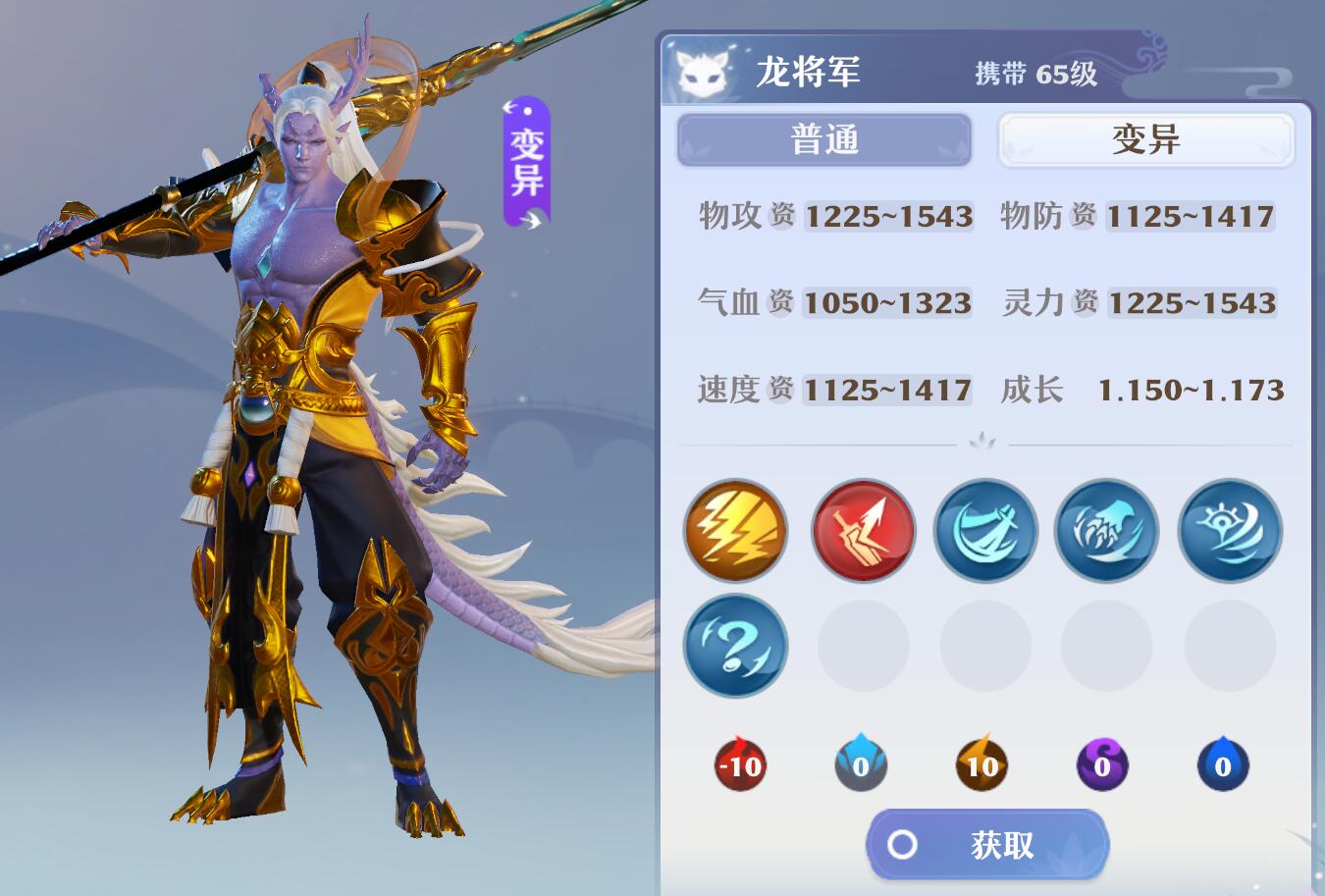The image size is (1325, 896).
Task: Click the 灵力 stat range value
Action: point(1192,304)
